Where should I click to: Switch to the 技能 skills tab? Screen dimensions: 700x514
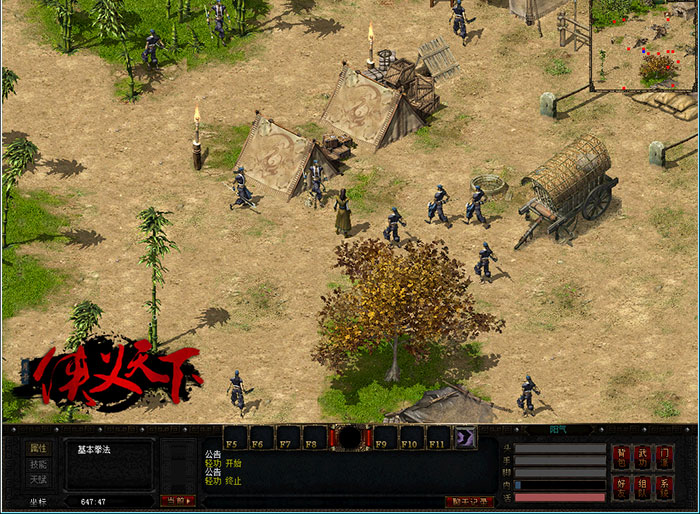pos(37,464)
